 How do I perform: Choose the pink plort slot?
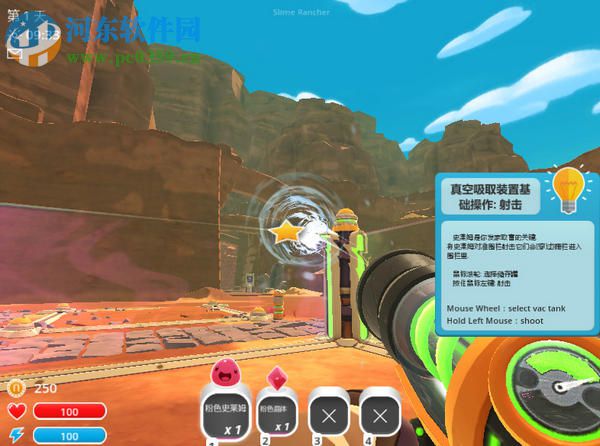click(x=278, y=412)
